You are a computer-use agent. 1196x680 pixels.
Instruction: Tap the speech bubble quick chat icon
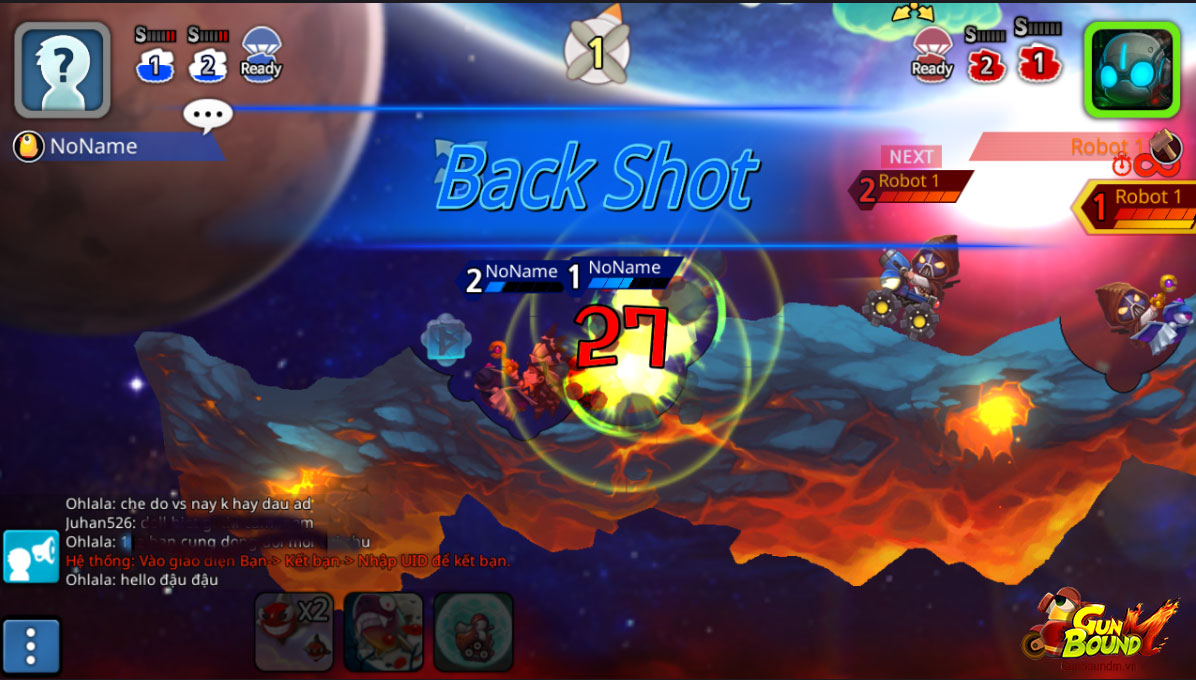coord(208,116)
